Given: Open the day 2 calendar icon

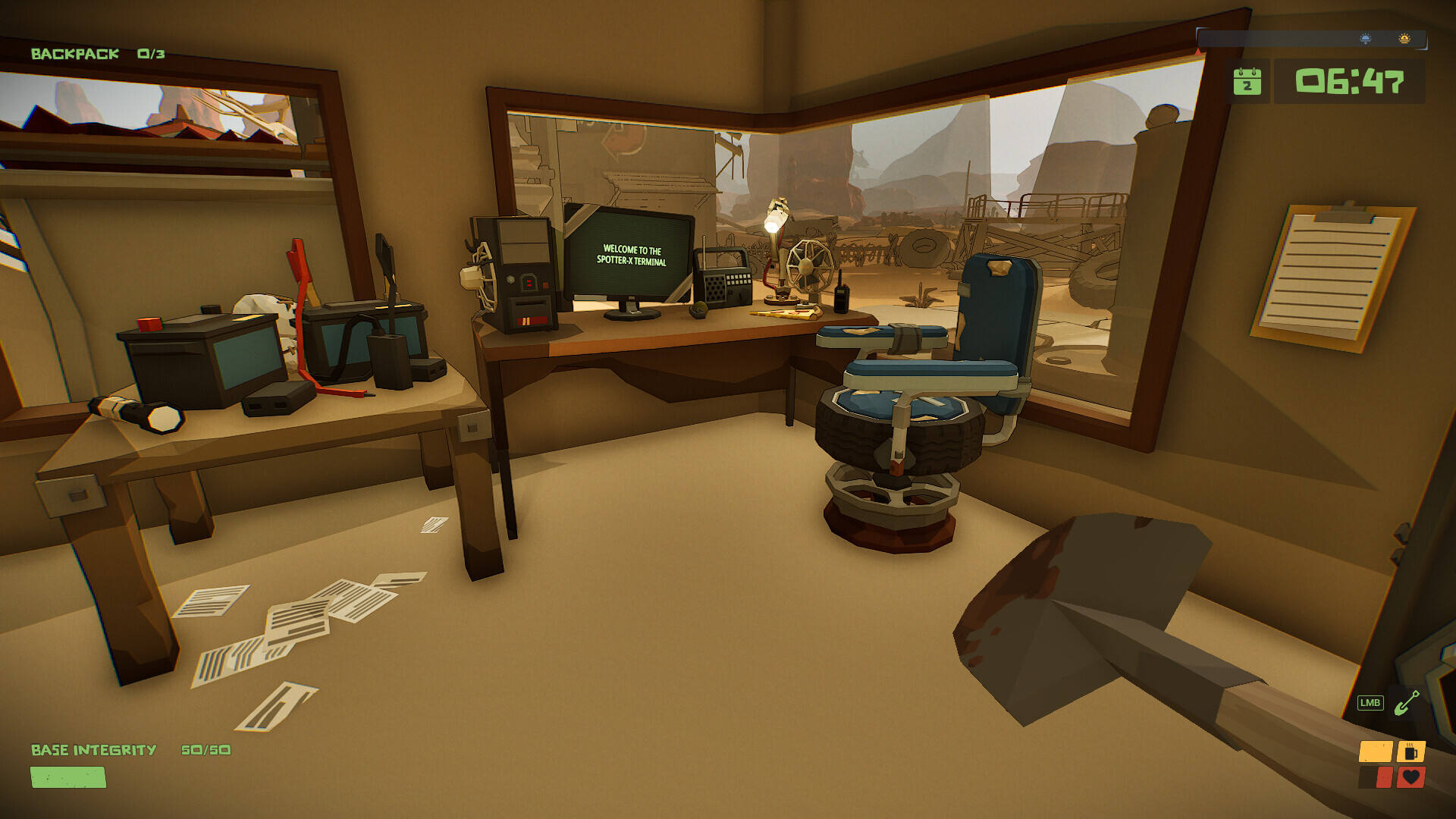Looking at the screenshot, I should (x=1247, y=82).
